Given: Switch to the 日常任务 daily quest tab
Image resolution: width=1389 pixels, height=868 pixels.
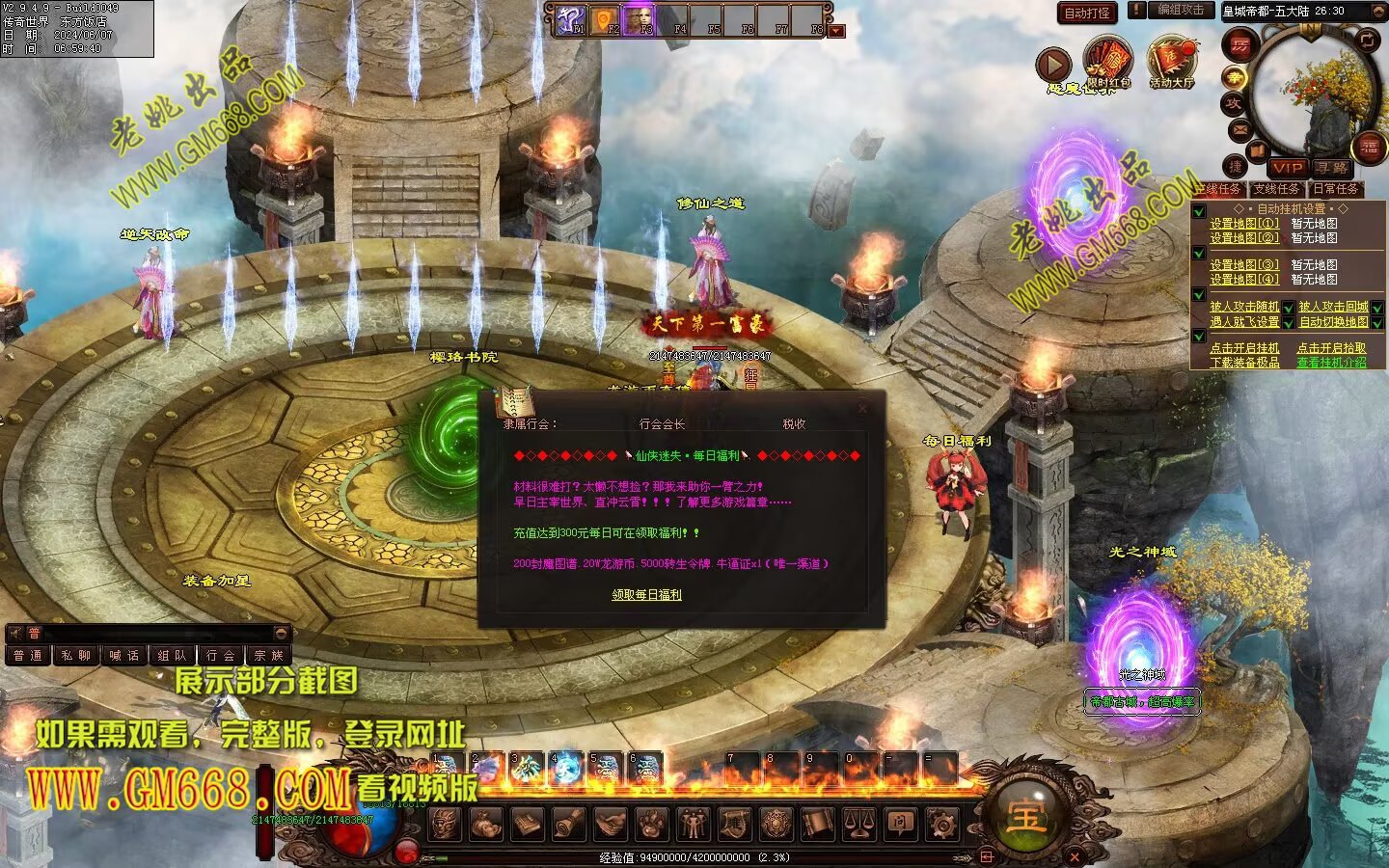Looking at the screenshot, I should point(1336,189).
